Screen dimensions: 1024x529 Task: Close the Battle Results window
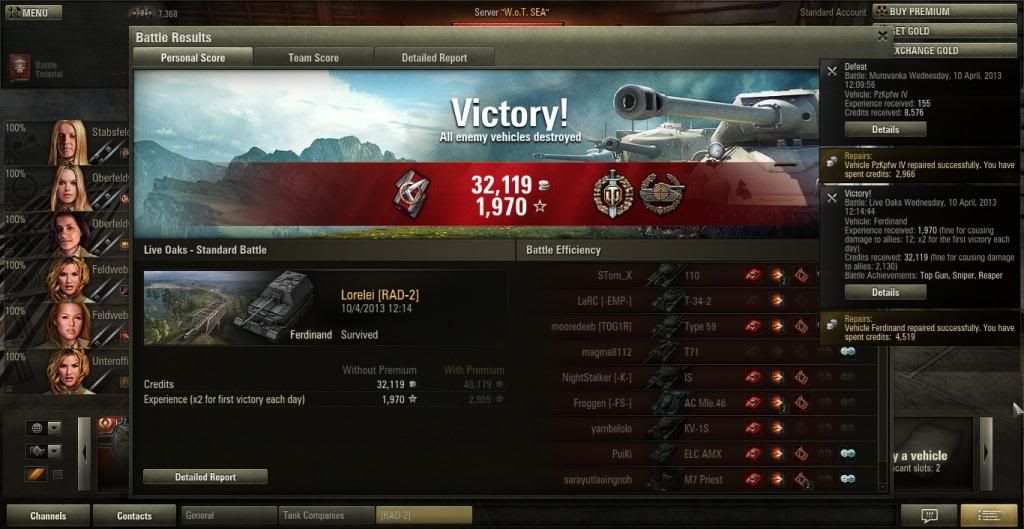coord(882,35)
